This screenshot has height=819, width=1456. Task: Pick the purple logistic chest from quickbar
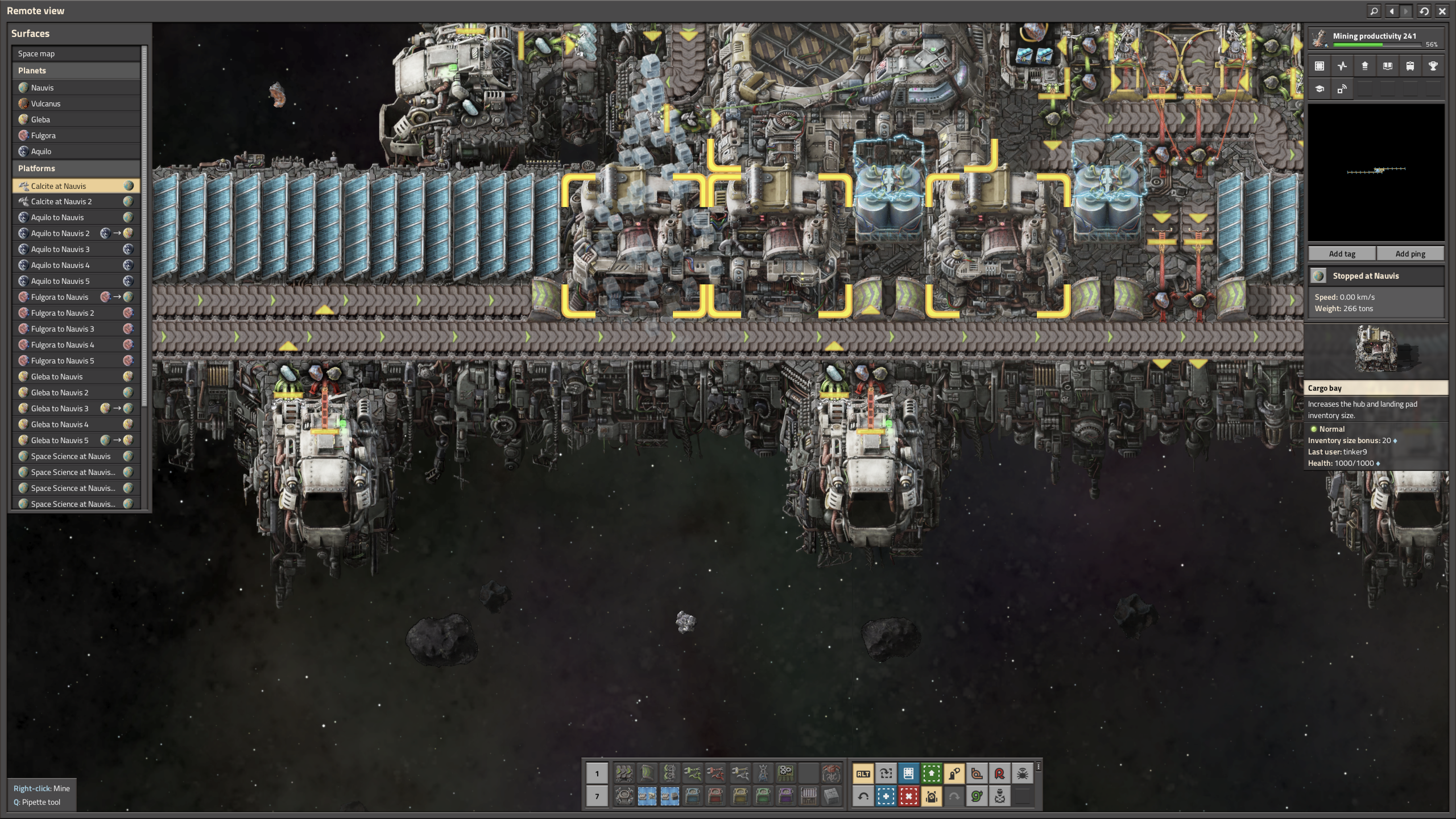tap(786, 796)
